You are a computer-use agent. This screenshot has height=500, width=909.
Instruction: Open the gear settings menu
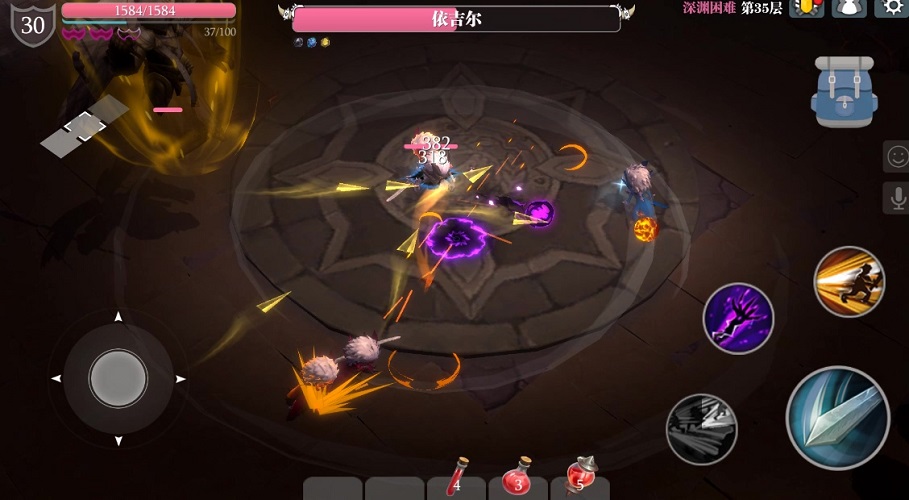pos(892,8)
